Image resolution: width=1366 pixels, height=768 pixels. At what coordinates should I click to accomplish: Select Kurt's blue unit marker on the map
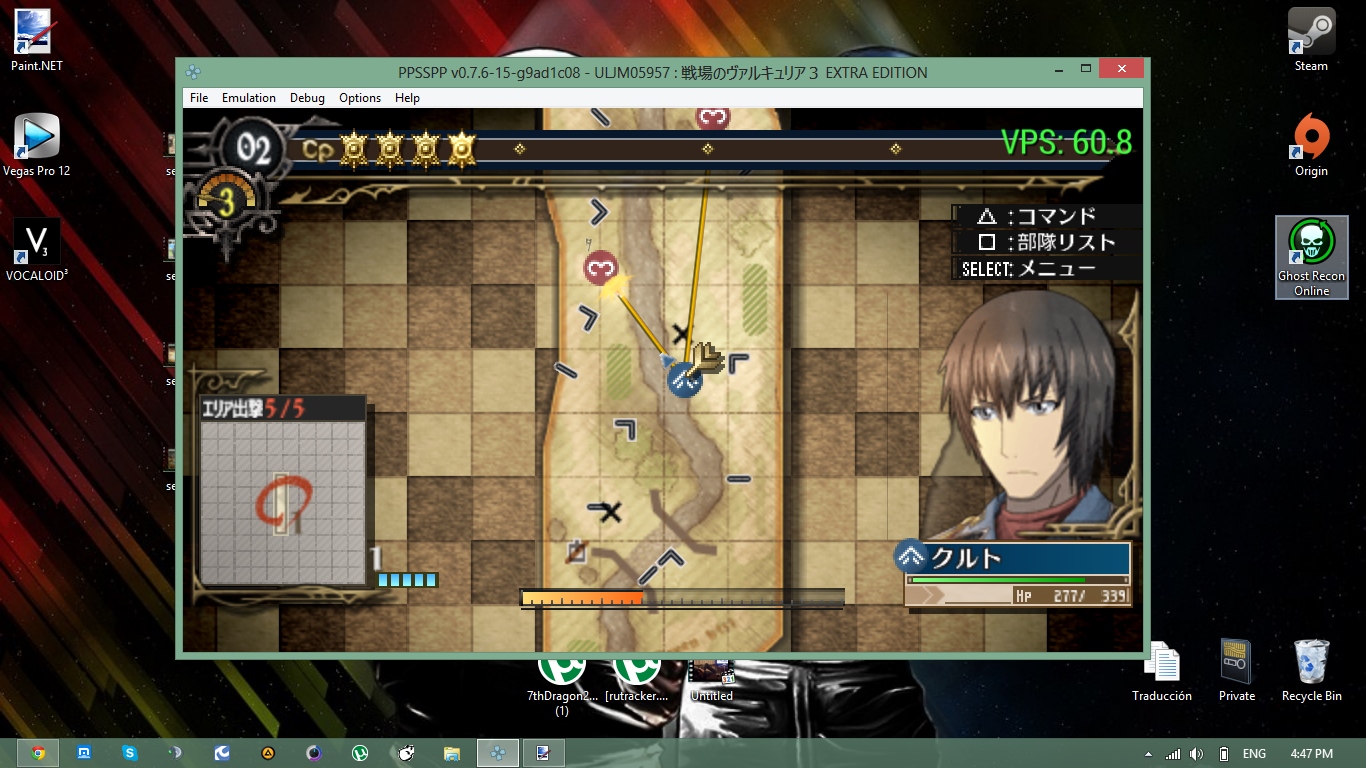click(685, 380)
